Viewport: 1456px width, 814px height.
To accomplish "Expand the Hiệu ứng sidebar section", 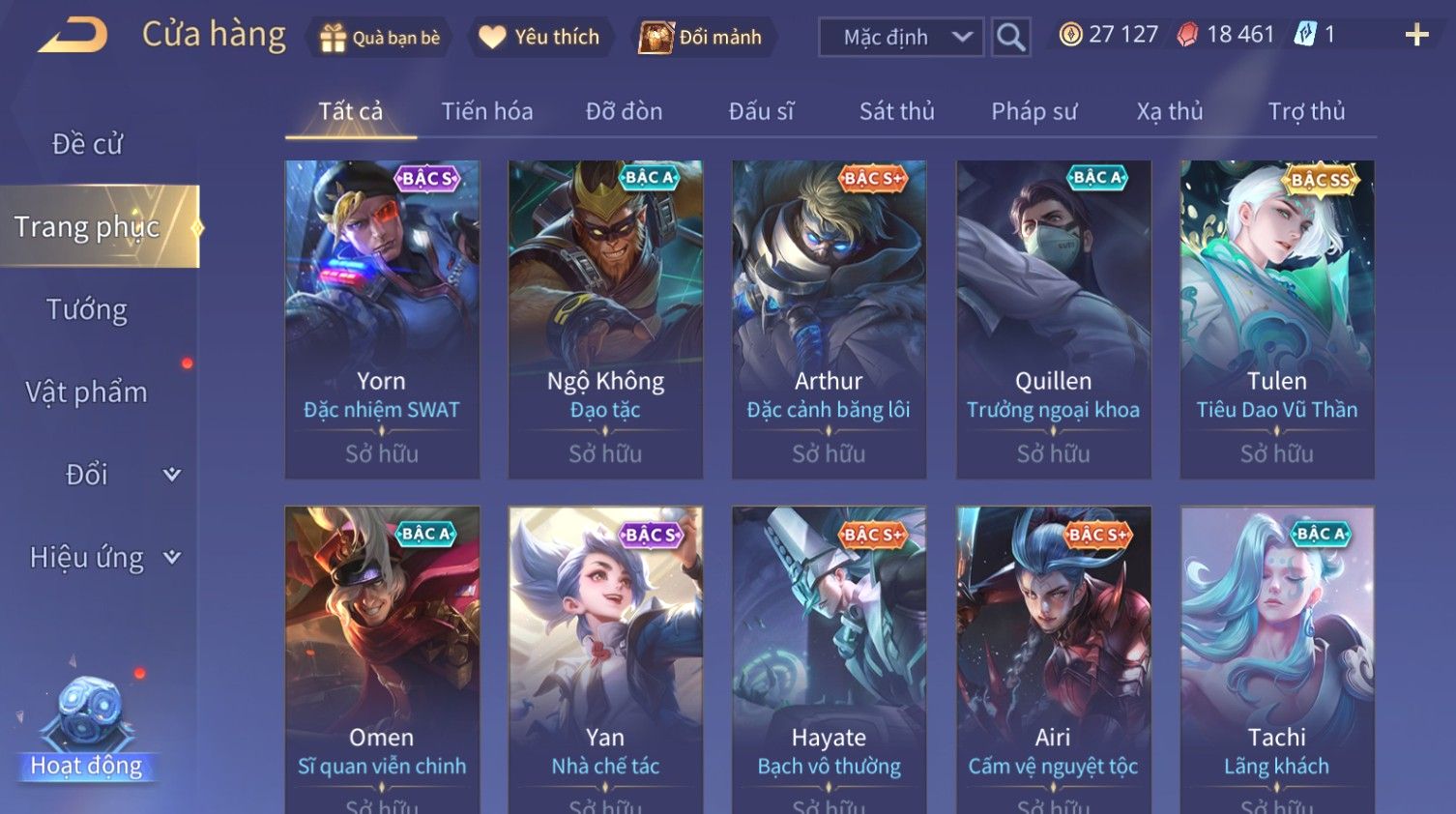I will tap(103, 557).
